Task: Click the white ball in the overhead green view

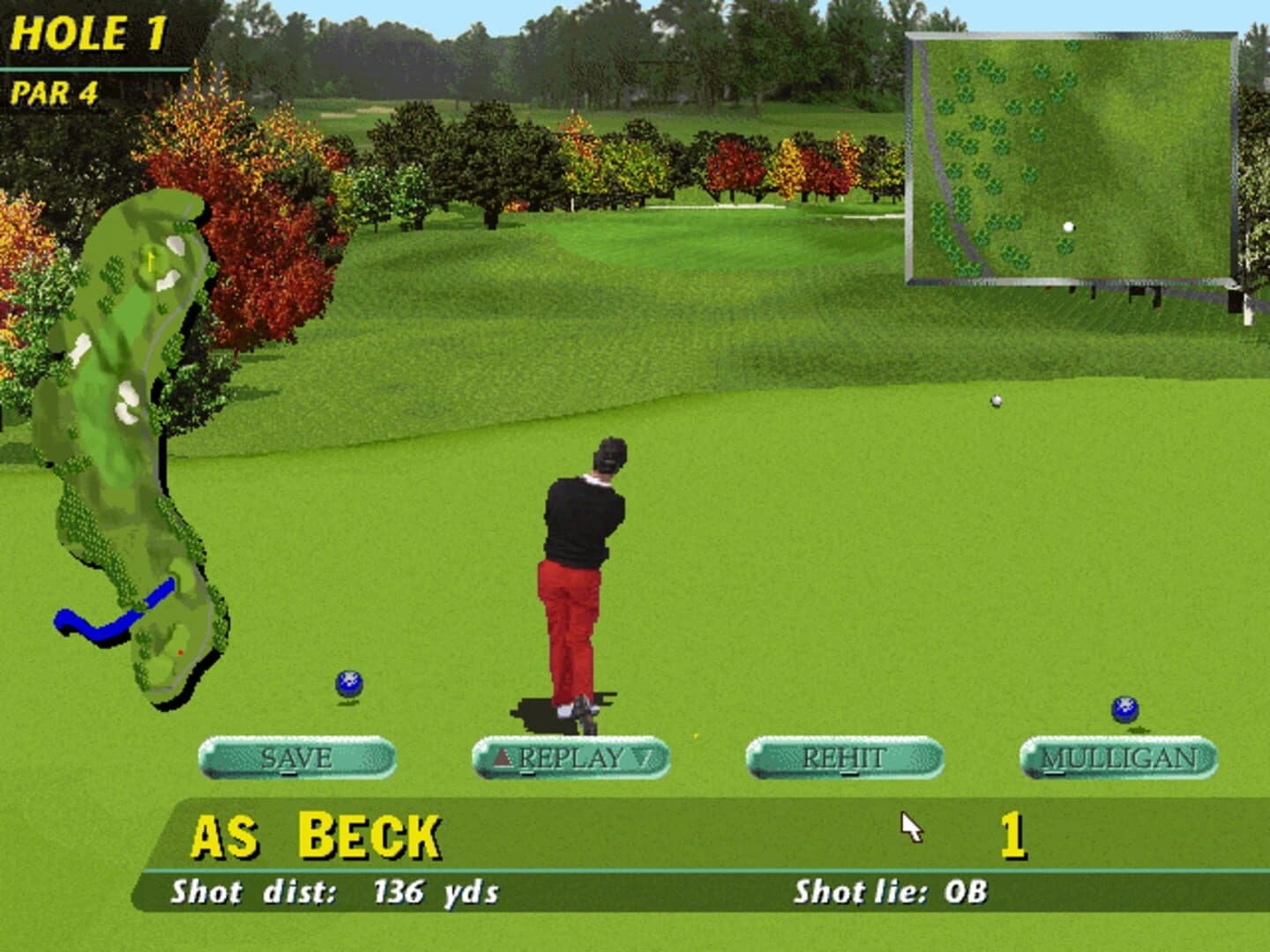Action: tap(1070, 226)
